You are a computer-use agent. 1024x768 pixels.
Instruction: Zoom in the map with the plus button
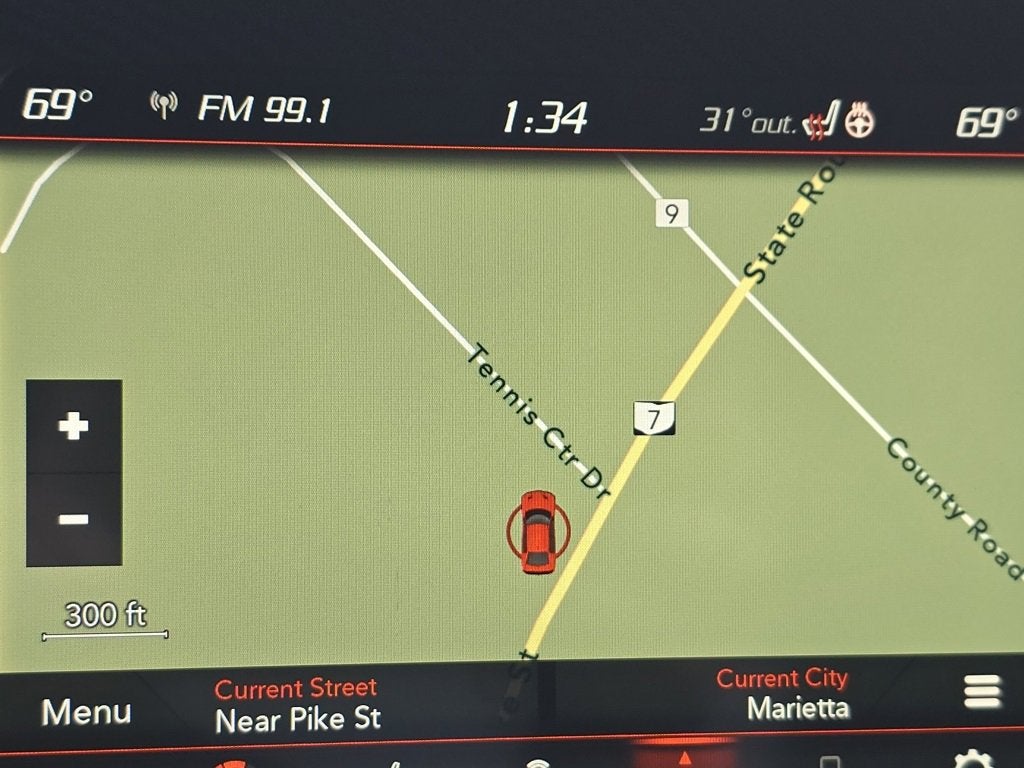[x=73, y=427]
